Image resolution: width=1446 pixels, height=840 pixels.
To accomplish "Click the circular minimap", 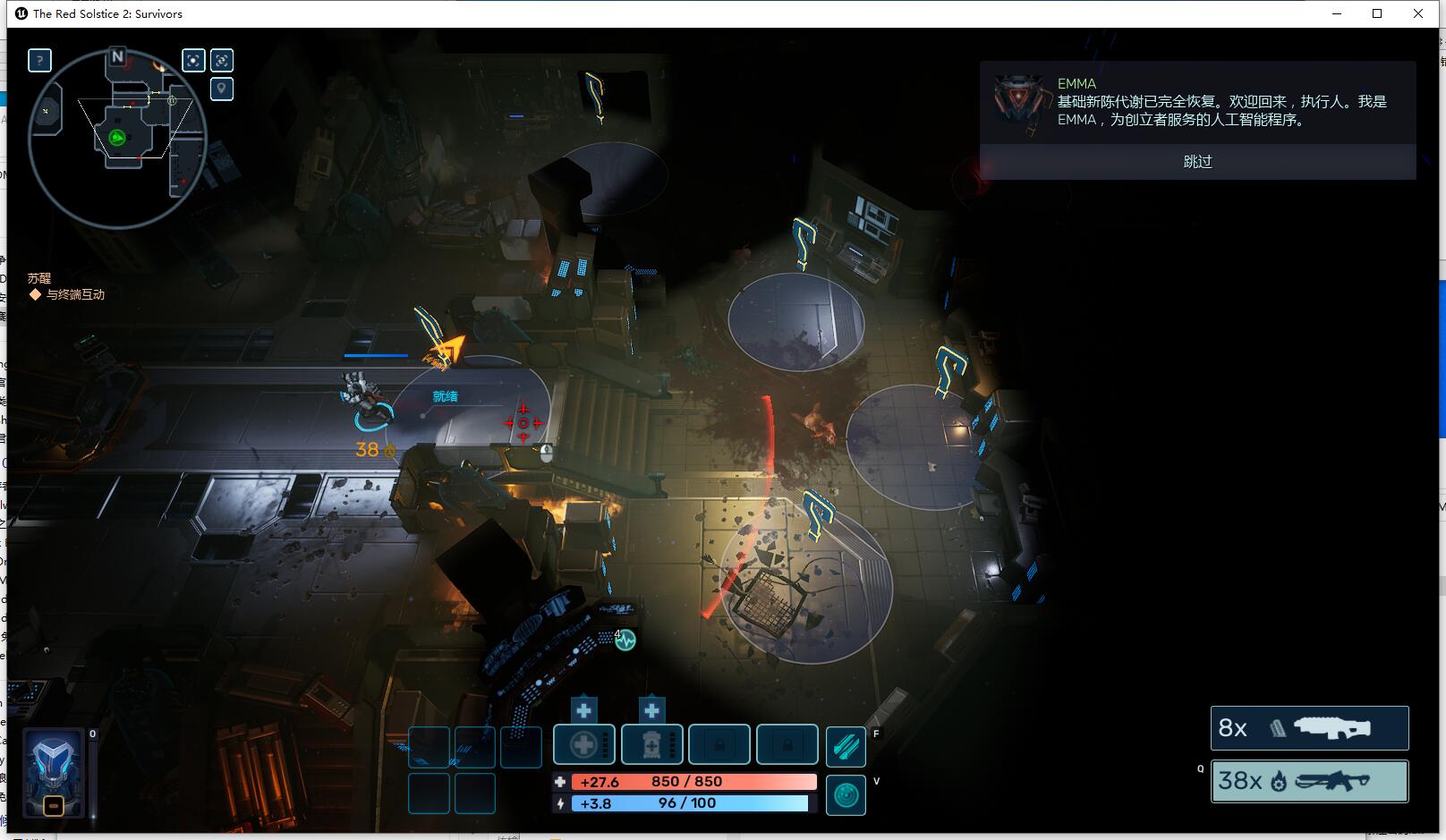I will pyautogui.click(x=117, y=139).
